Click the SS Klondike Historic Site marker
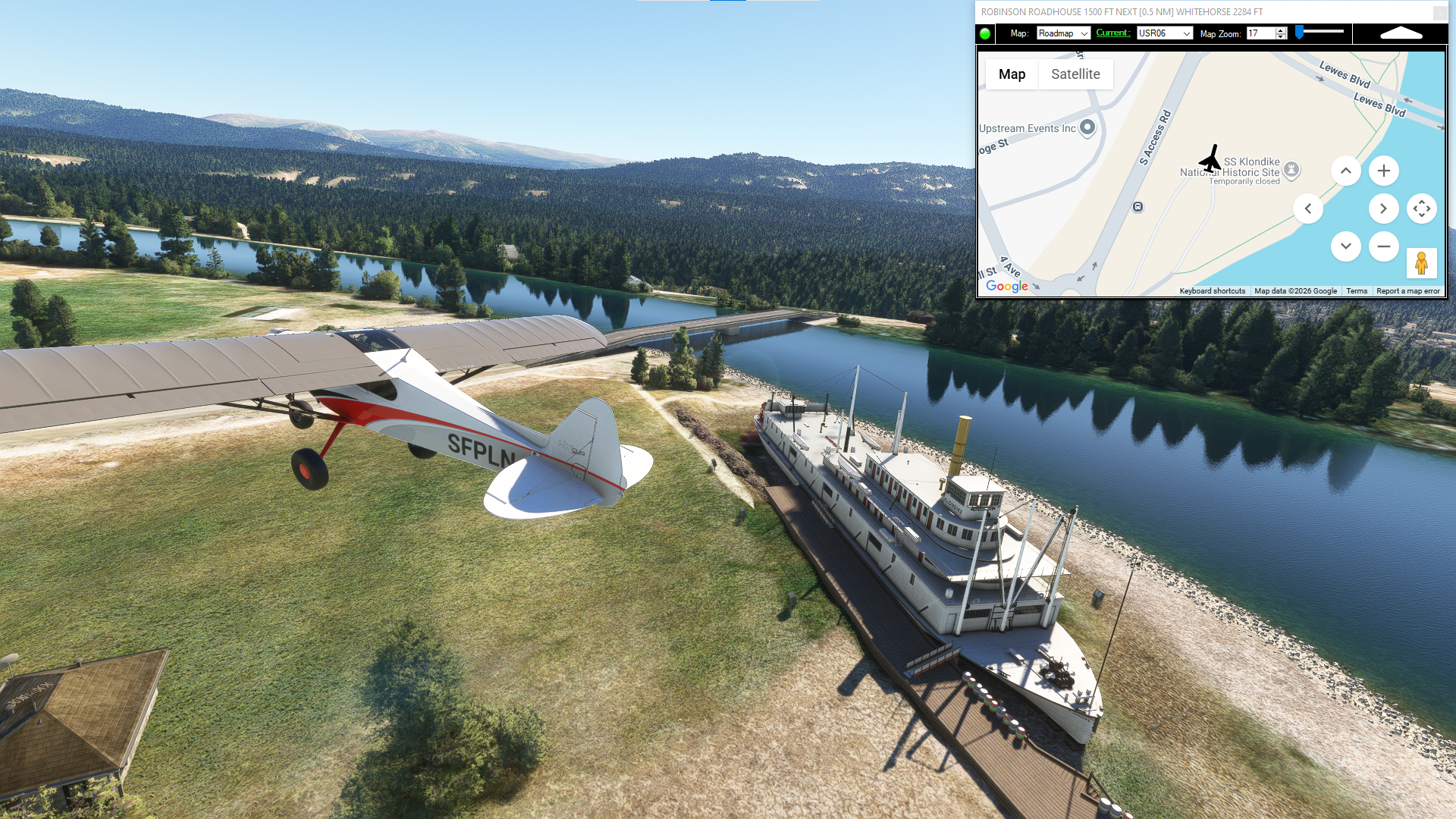1456x819 pixels. pos(1291,170)
